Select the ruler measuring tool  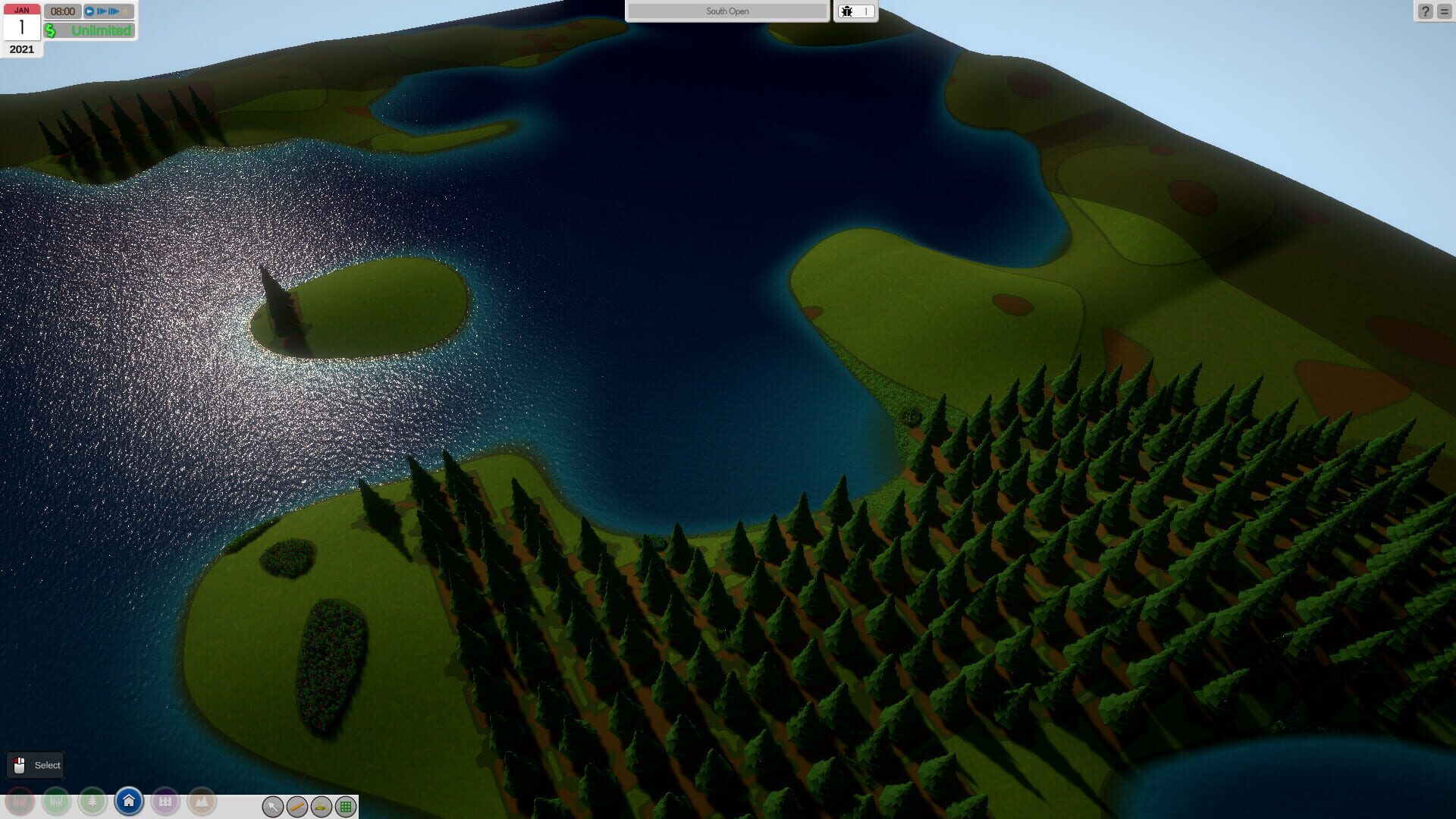point(296,807)
